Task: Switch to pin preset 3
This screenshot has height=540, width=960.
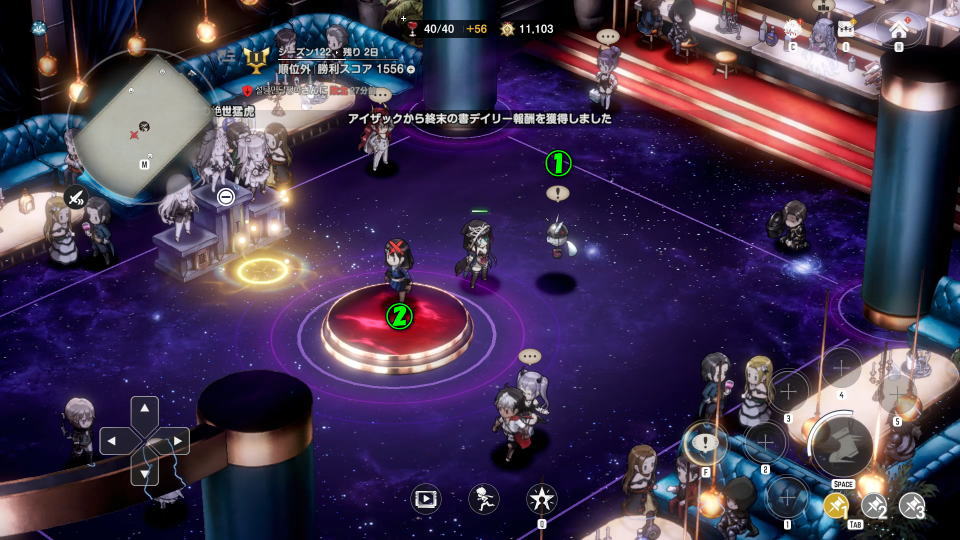Action: [x=911, y=506]
